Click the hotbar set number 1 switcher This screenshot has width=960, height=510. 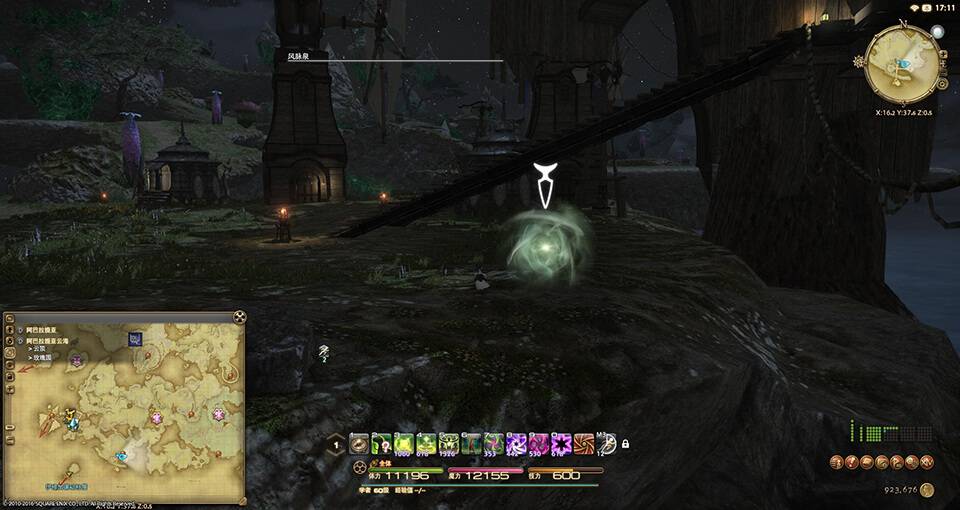click(x=337, y=446)
